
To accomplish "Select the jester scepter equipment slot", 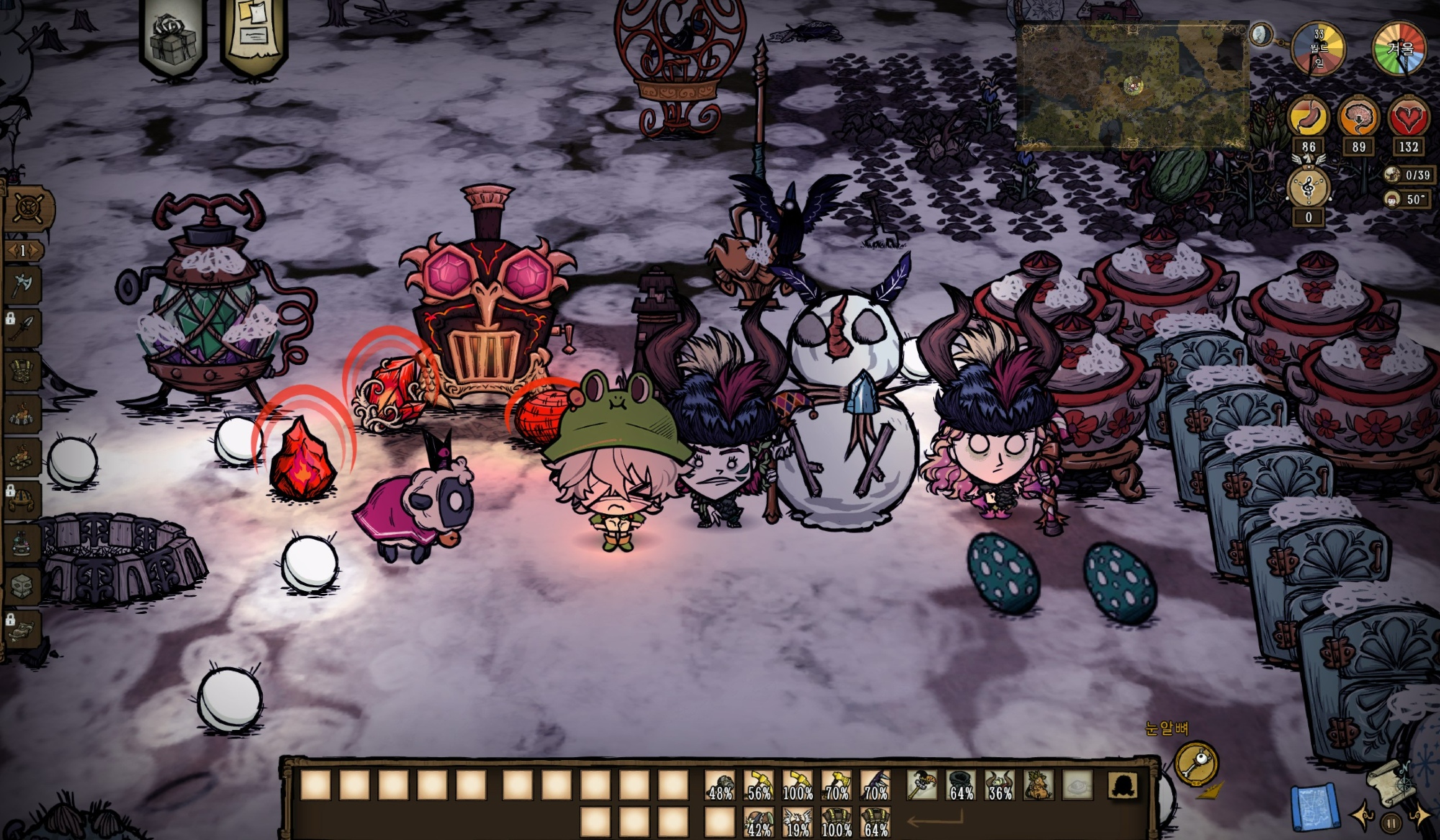I will click(922, 786).
